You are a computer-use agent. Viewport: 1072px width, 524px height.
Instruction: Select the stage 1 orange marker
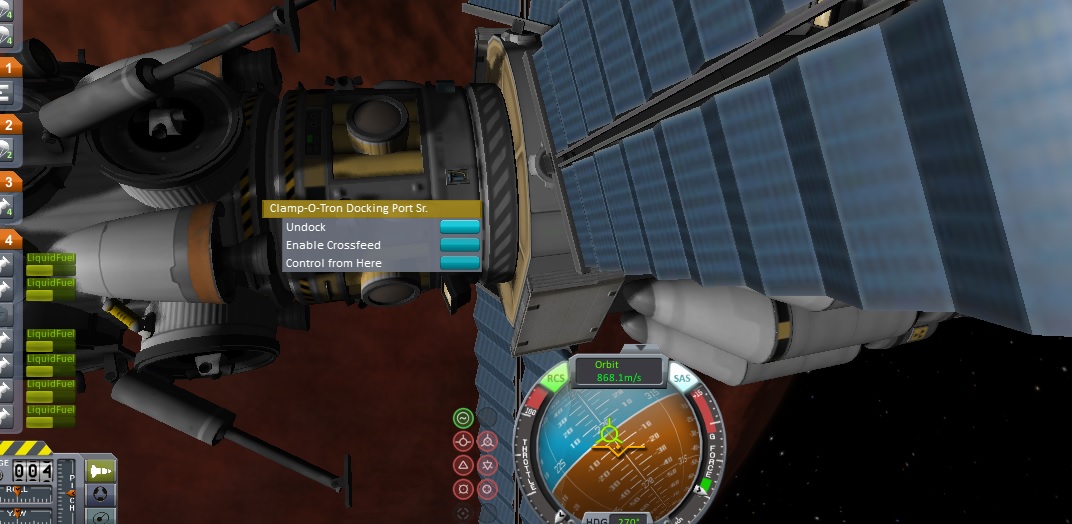[x=9, y=68]
